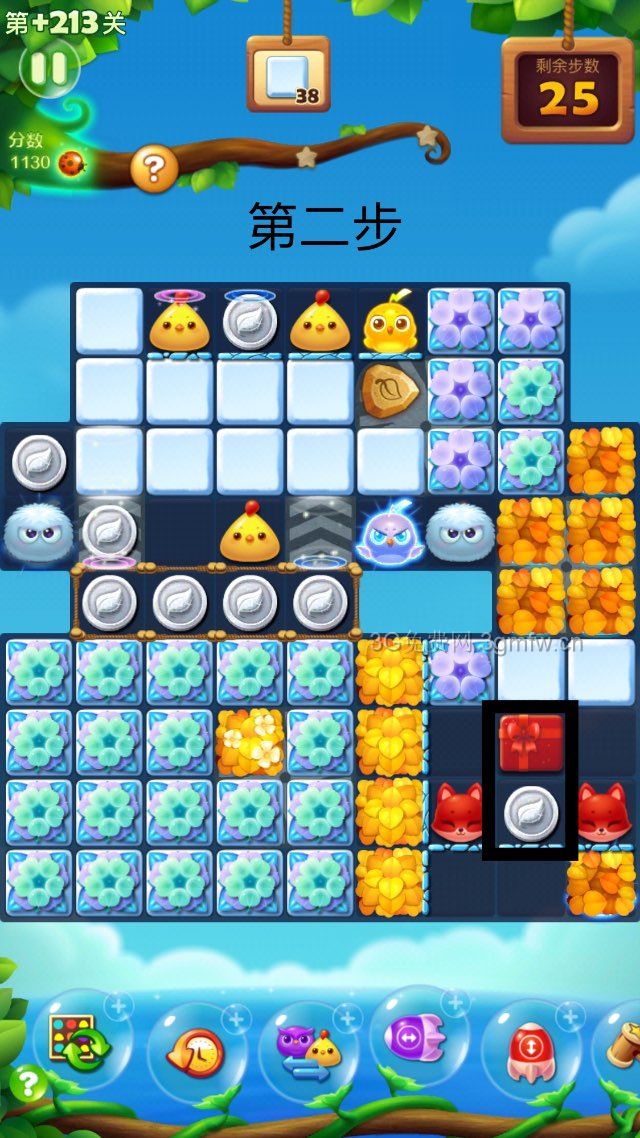Open the orange question mark hint

(153, 170)
